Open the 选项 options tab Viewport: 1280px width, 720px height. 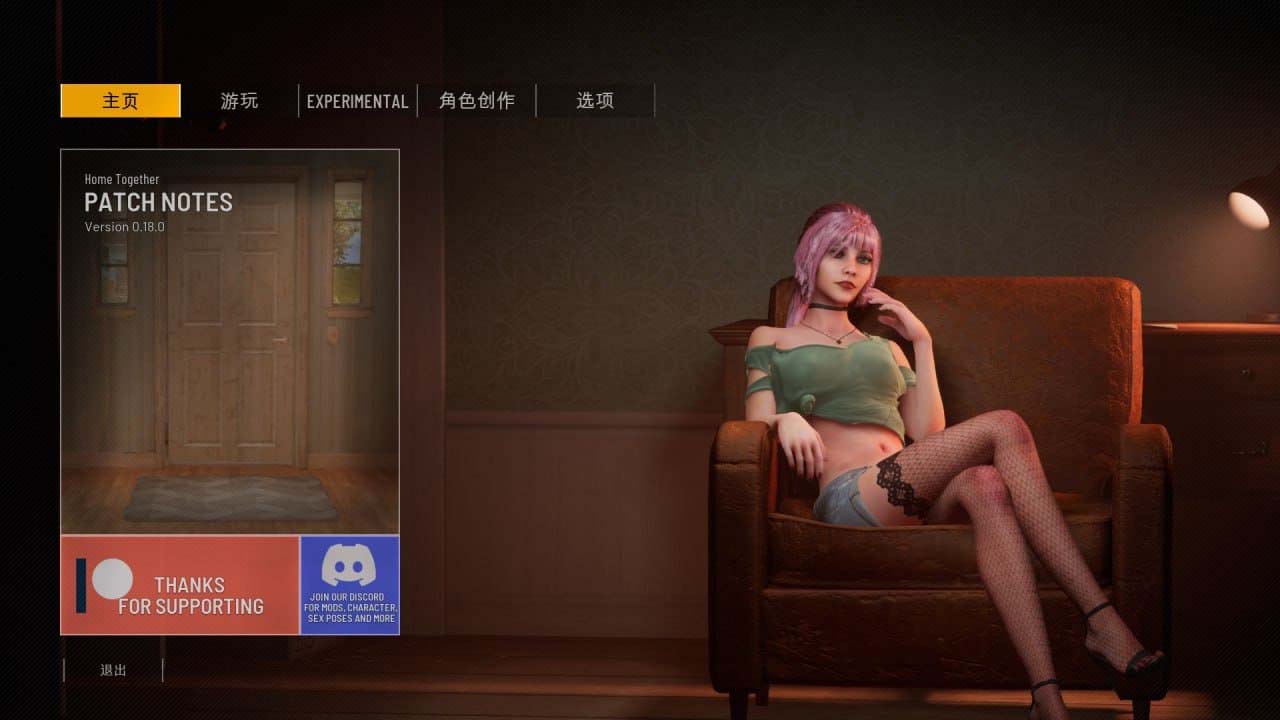coord(595,101)
